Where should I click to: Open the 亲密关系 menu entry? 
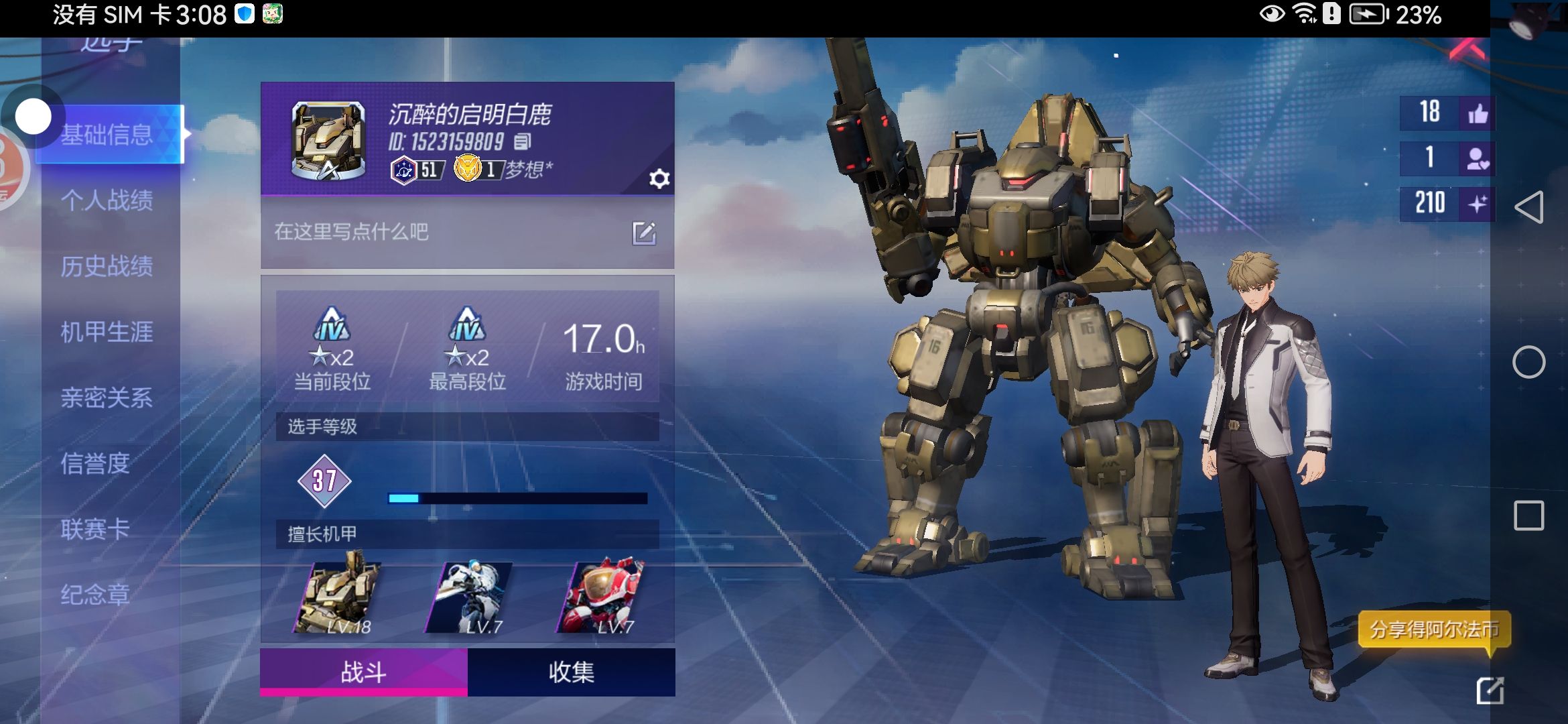[x=107, y=398]
